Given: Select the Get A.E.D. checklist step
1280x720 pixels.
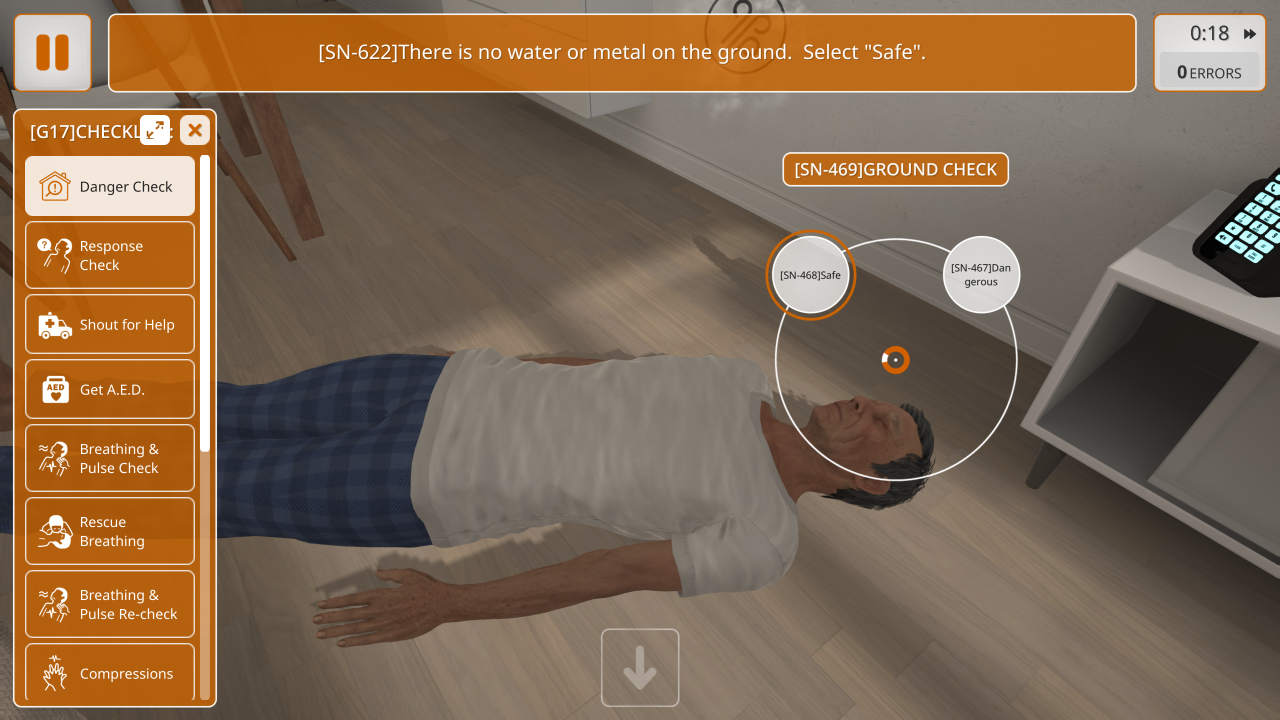Looking at the screenshot, I should pyautogui.click(x=110, y=389).
